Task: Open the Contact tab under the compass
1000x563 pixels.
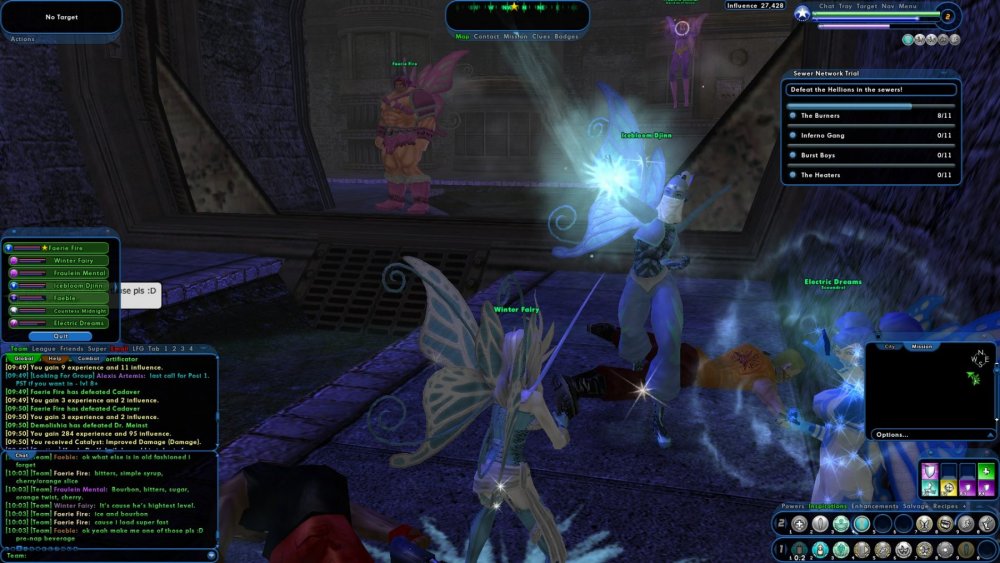Action: pos(487,36)
